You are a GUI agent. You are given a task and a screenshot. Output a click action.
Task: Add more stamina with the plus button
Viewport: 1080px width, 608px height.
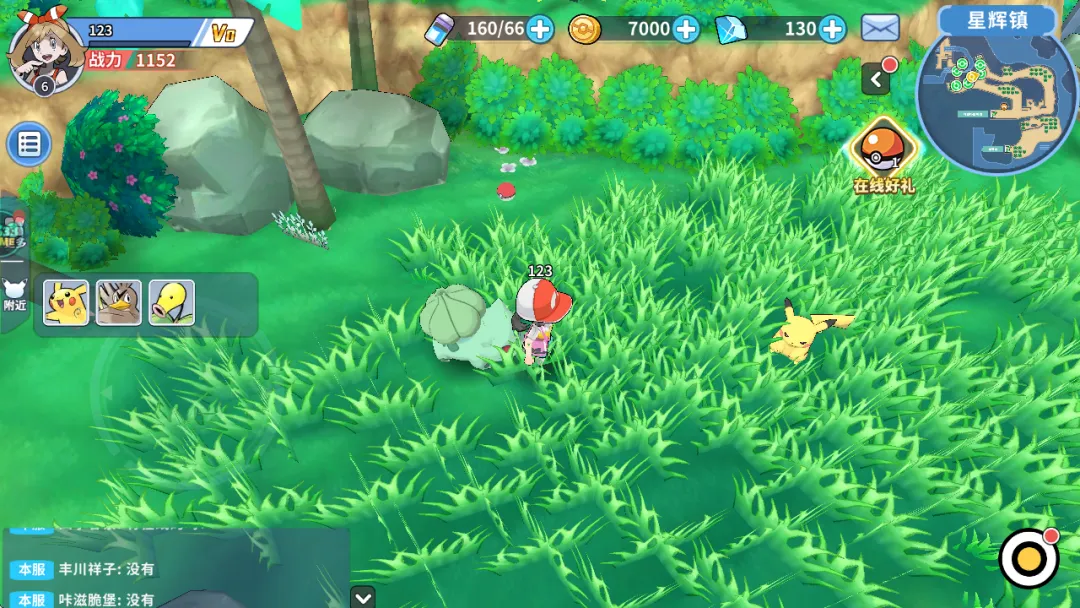coord(540,29)
